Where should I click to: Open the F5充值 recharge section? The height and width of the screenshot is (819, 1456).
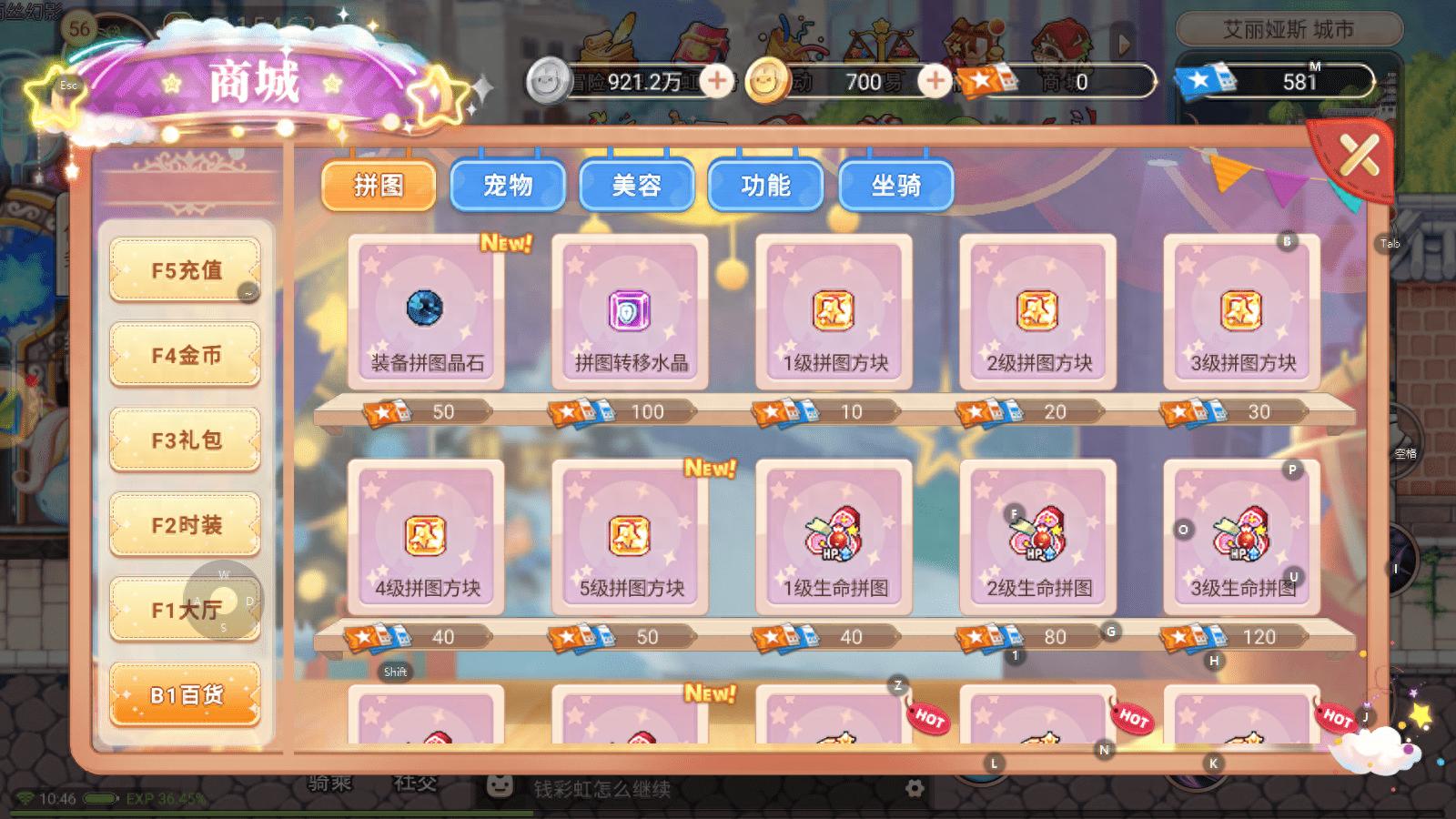coord(185,269)
